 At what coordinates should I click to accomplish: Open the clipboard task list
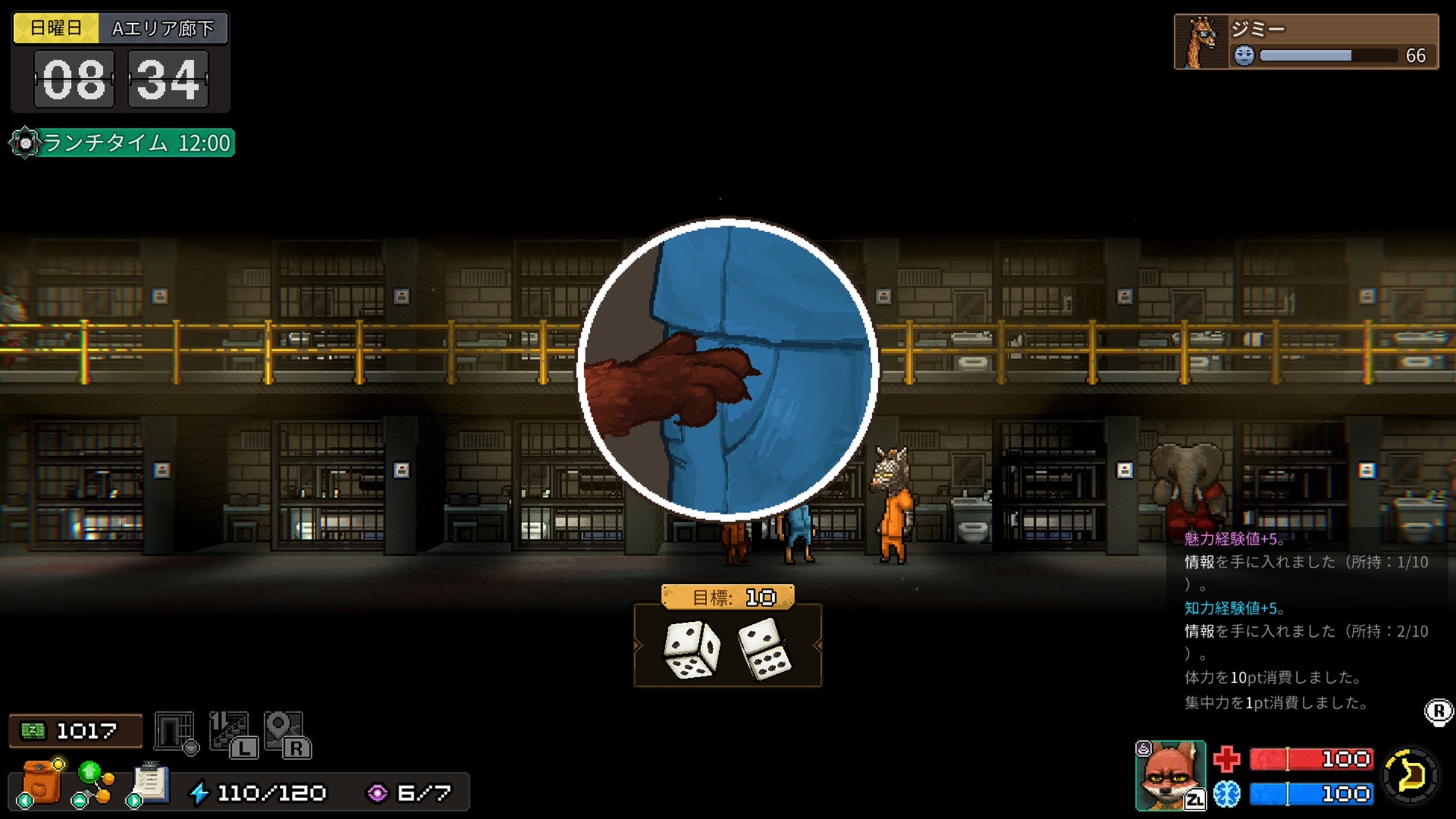pyautogui.click(x=150, y=783)
